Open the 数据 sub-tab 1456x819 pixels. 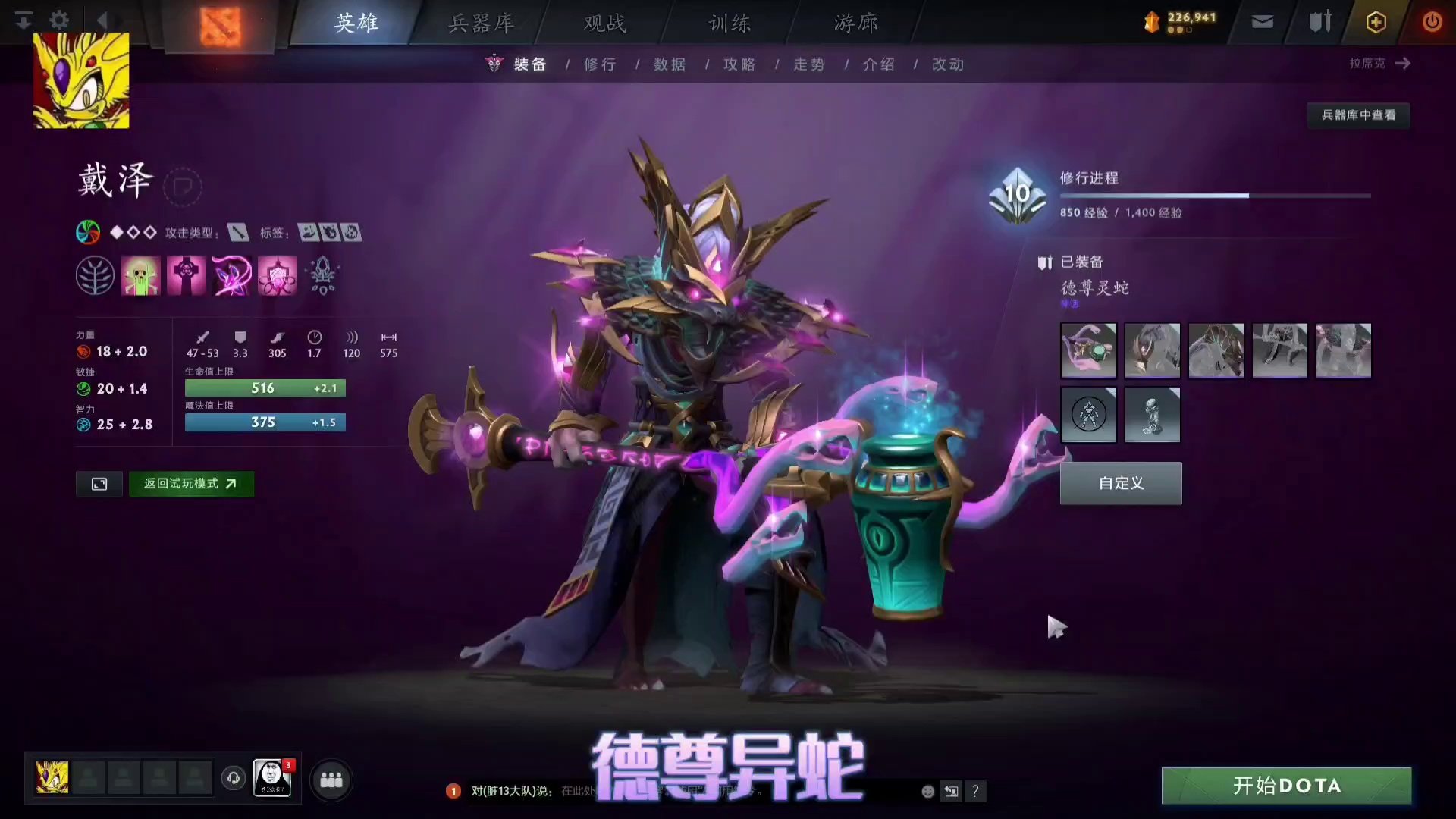click(x=668, y=64)
